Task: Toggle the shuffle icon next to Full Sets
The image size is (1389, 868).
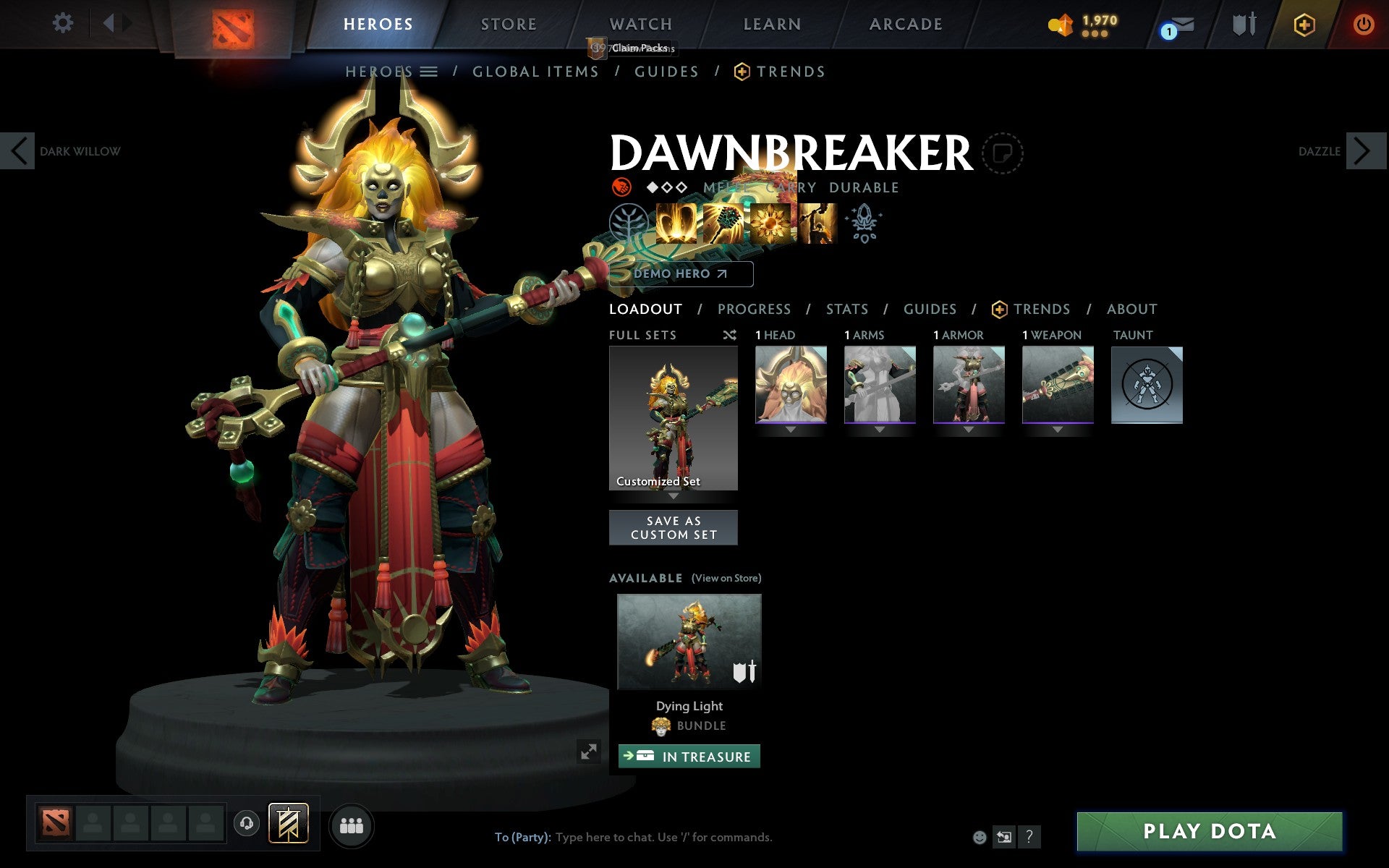Action: coord(729,335)
